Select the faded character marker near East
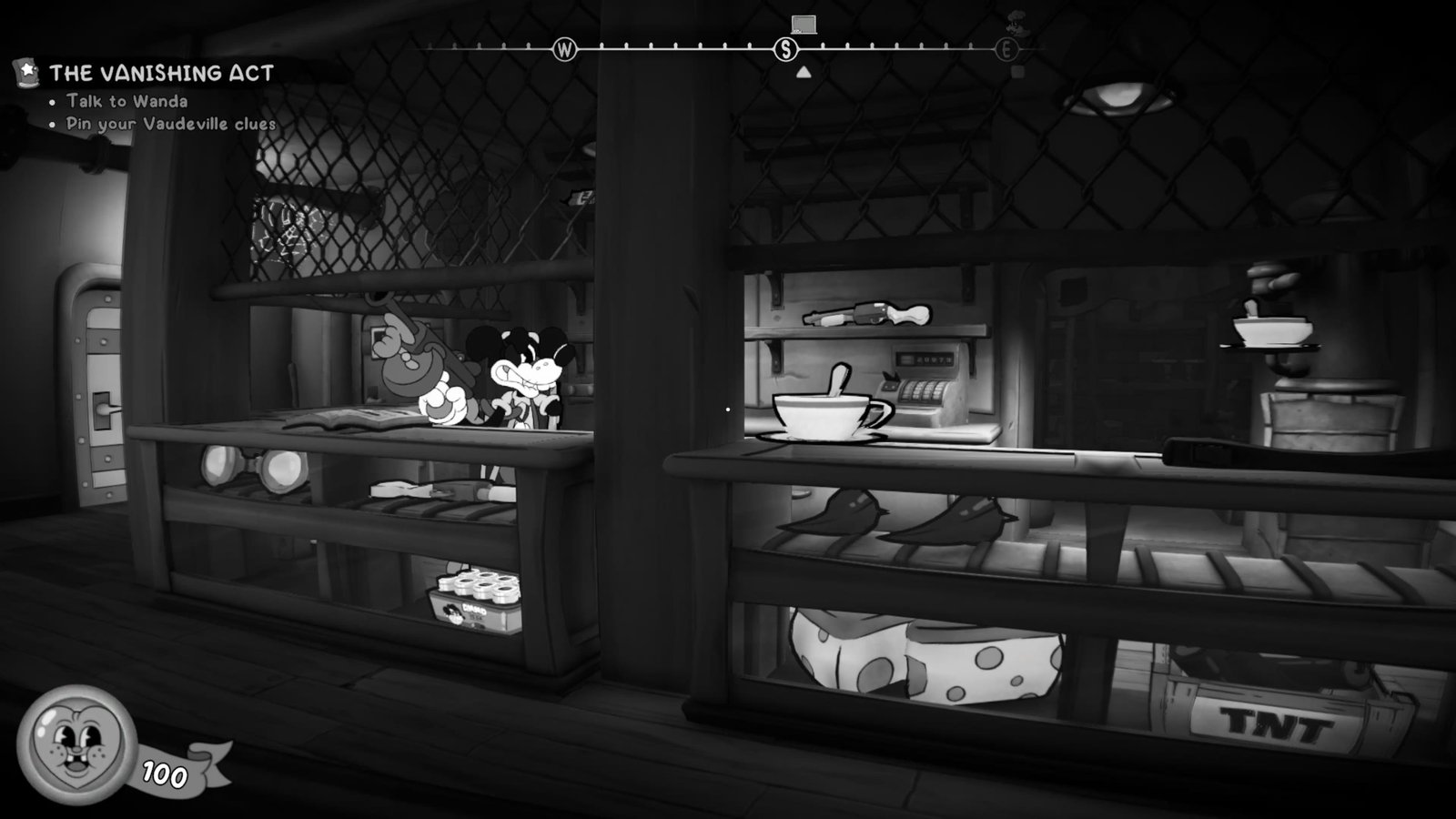 pyautogui.click(x=1016, y=23)
